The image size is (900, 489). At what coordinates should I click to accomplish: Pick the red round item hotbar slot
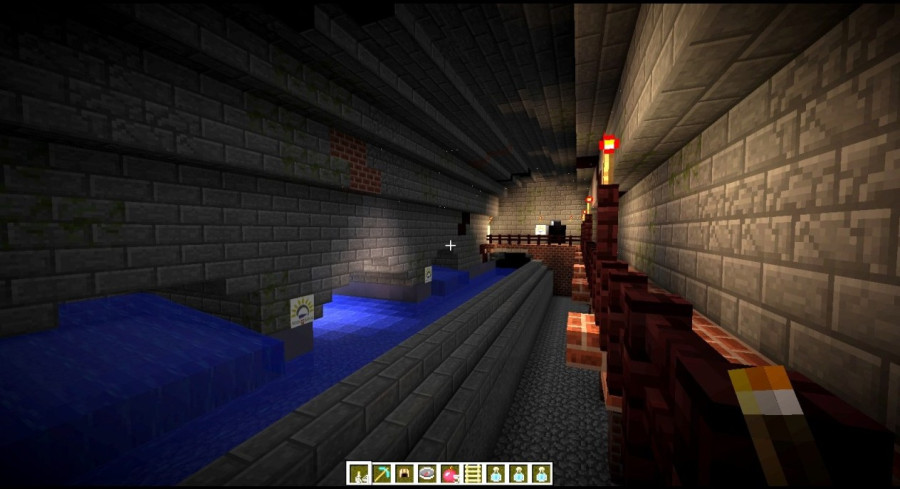(449, 474)
